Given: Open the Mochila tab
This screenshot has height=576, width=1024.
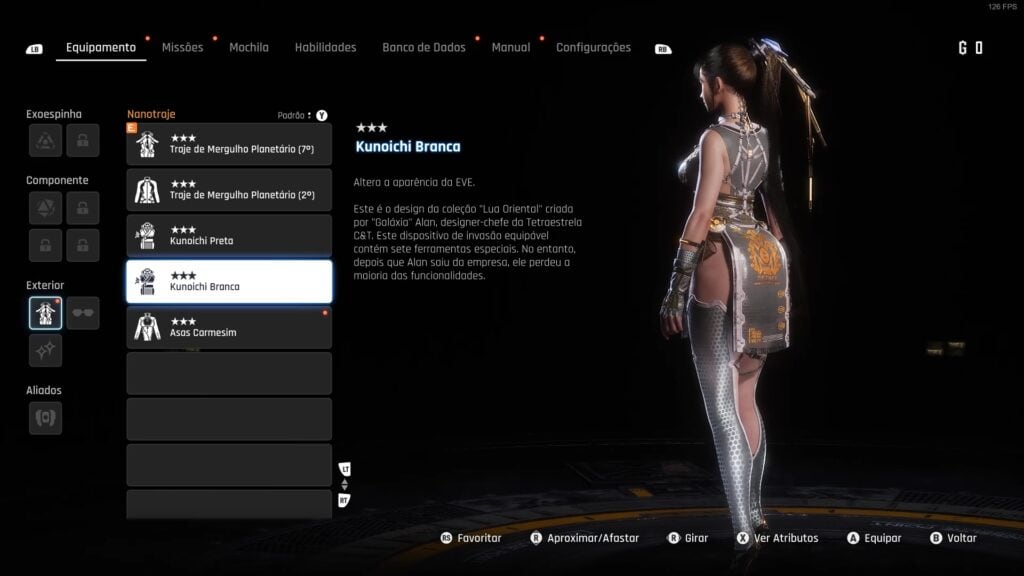Looking at the screenshot, I should point(248,47).
